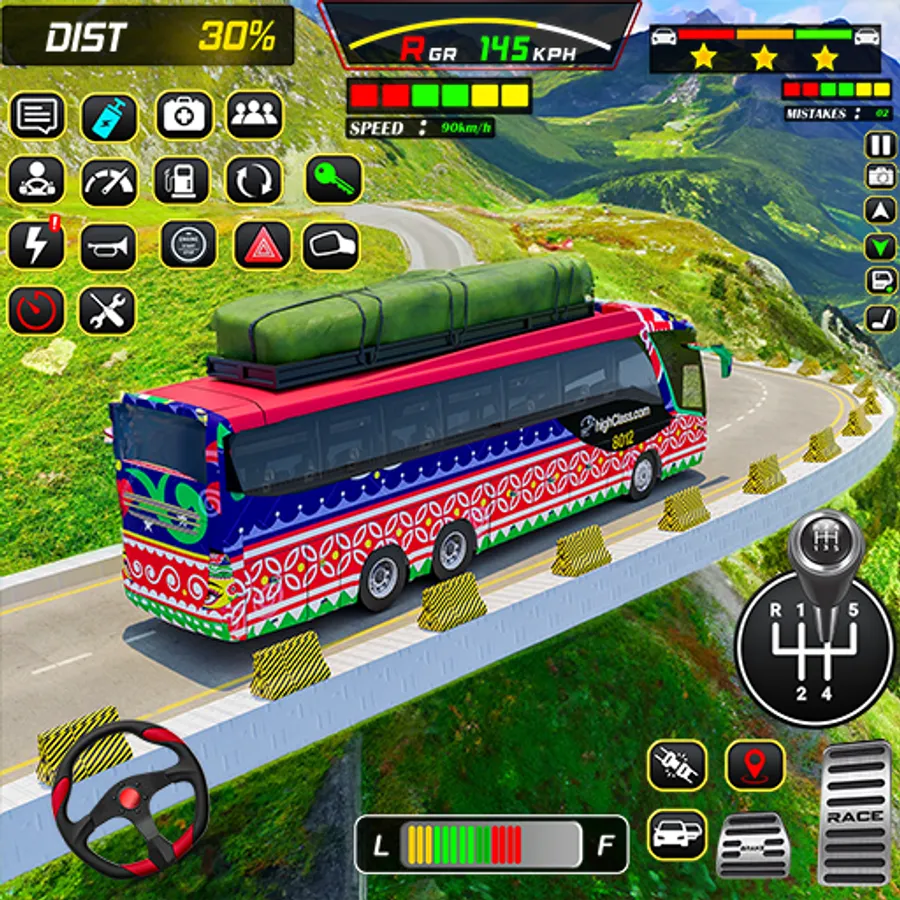Viewport: 900px width, 900px height.
Task: Open the driver seat icon
Action: [x=880, y=318]
